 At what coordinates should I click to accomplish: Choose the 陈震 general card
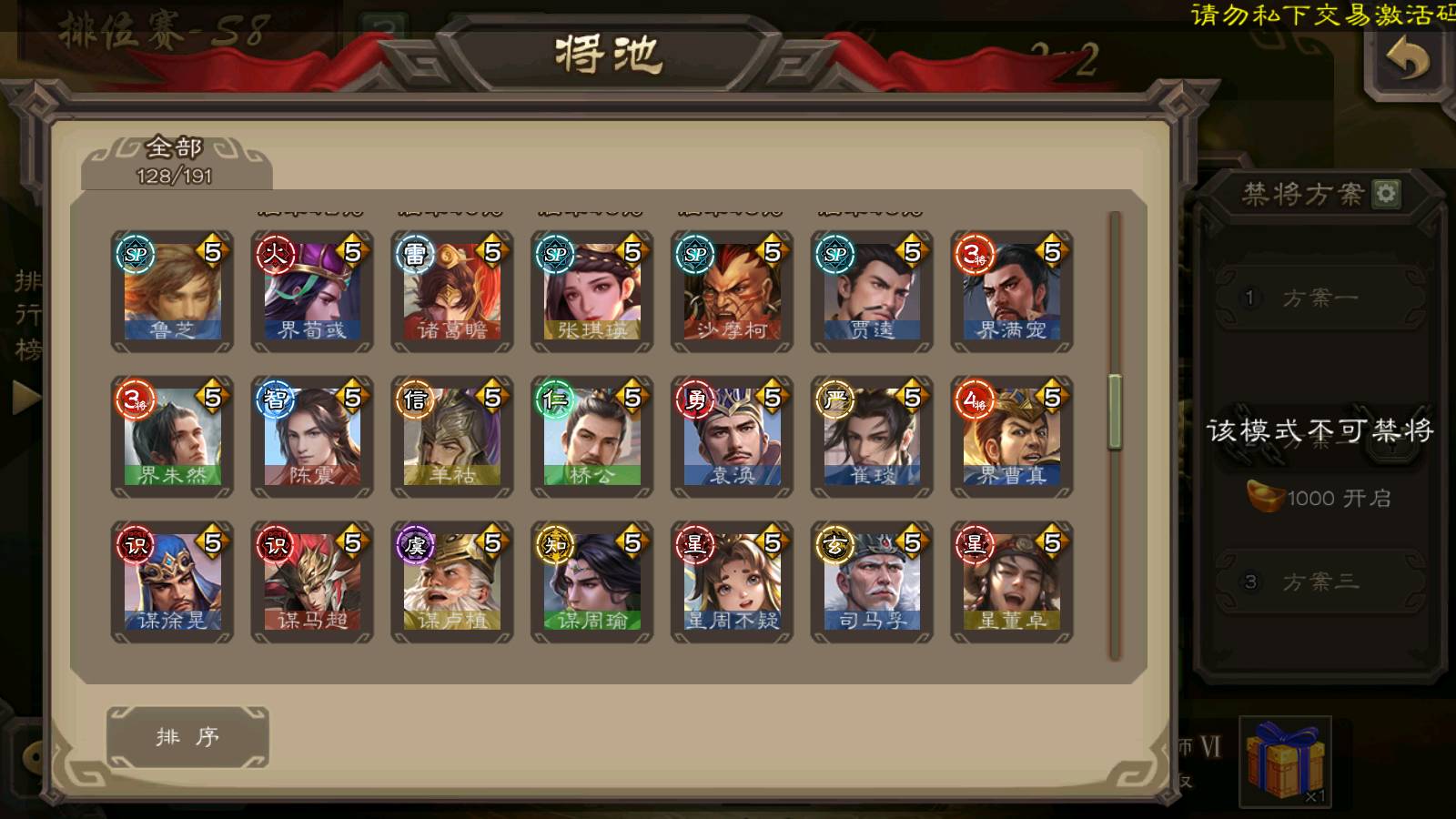pos(312,437)
